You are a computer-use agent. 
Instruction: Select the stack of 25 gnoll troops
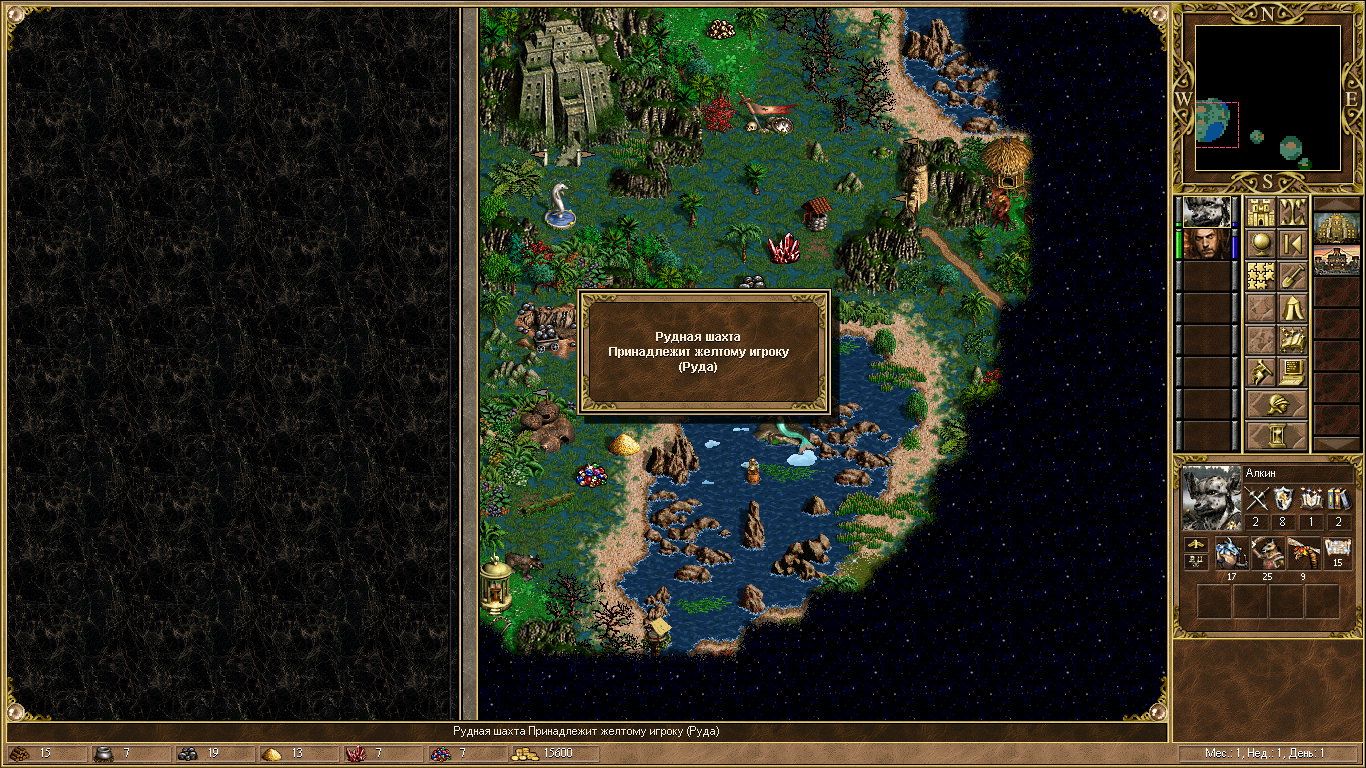[1268, 553]
